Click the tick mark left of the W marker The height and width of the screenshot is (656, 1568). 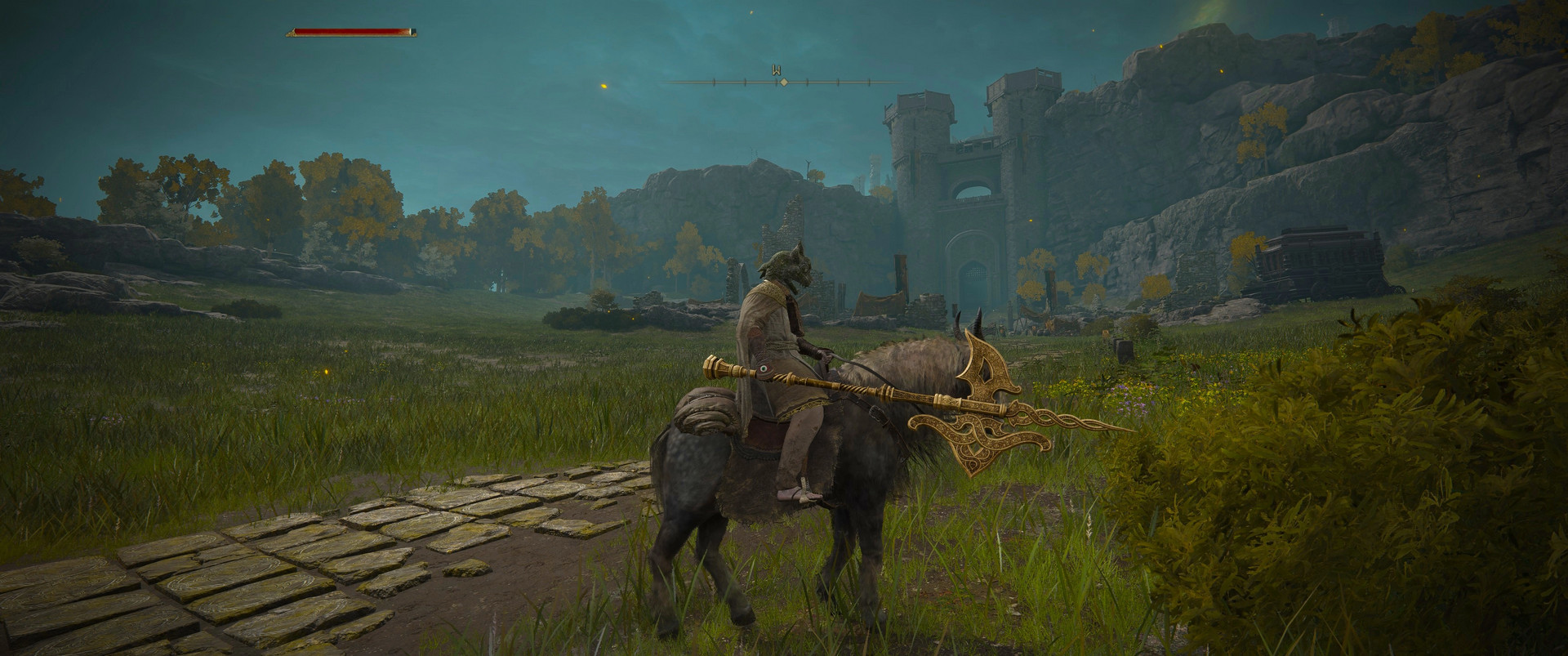coord(745,81)
